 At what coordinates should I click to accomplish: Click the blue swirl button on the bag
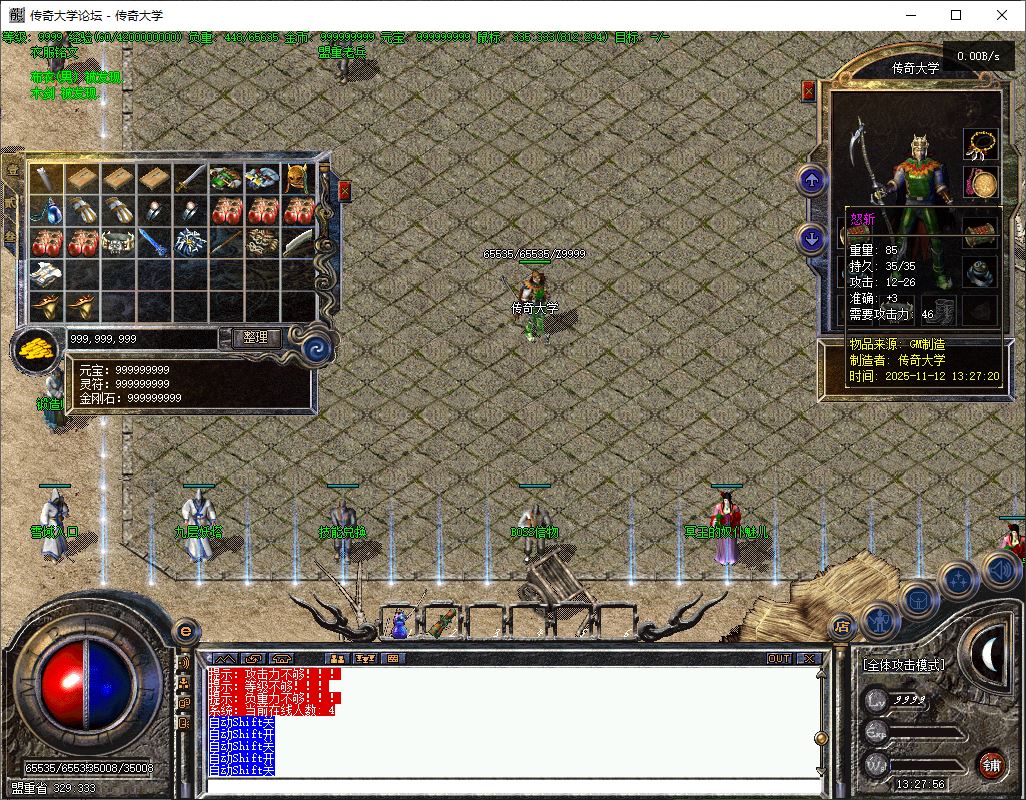(317, 349)
